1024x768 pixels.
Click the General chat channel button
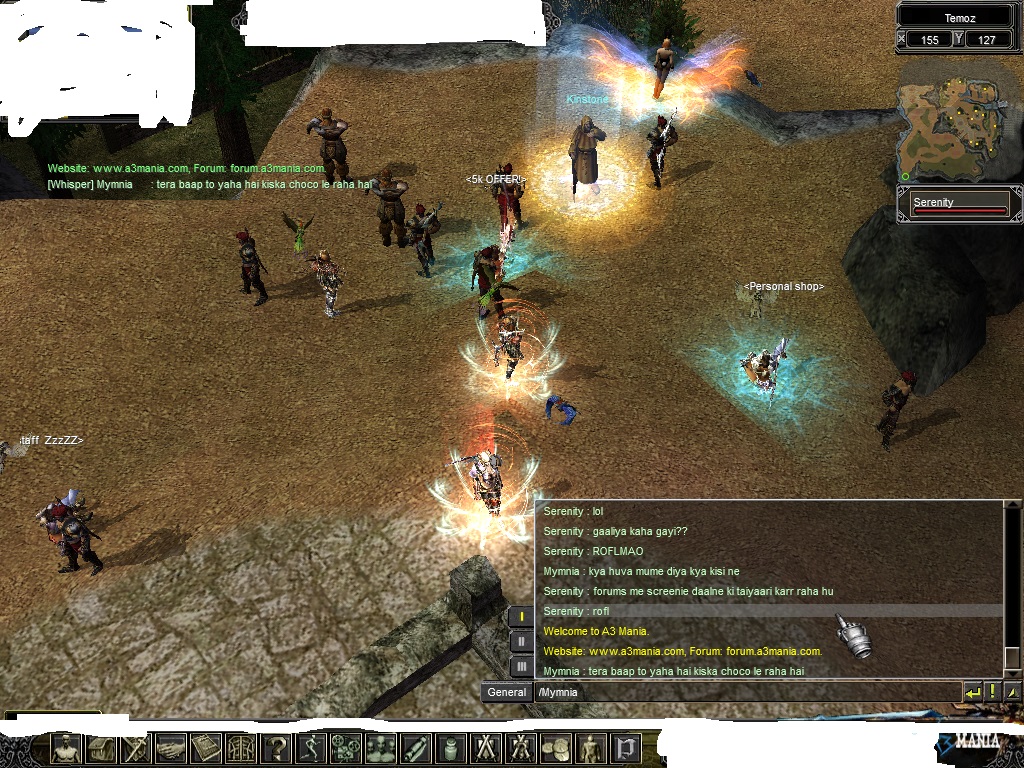[x=507, y=692]
